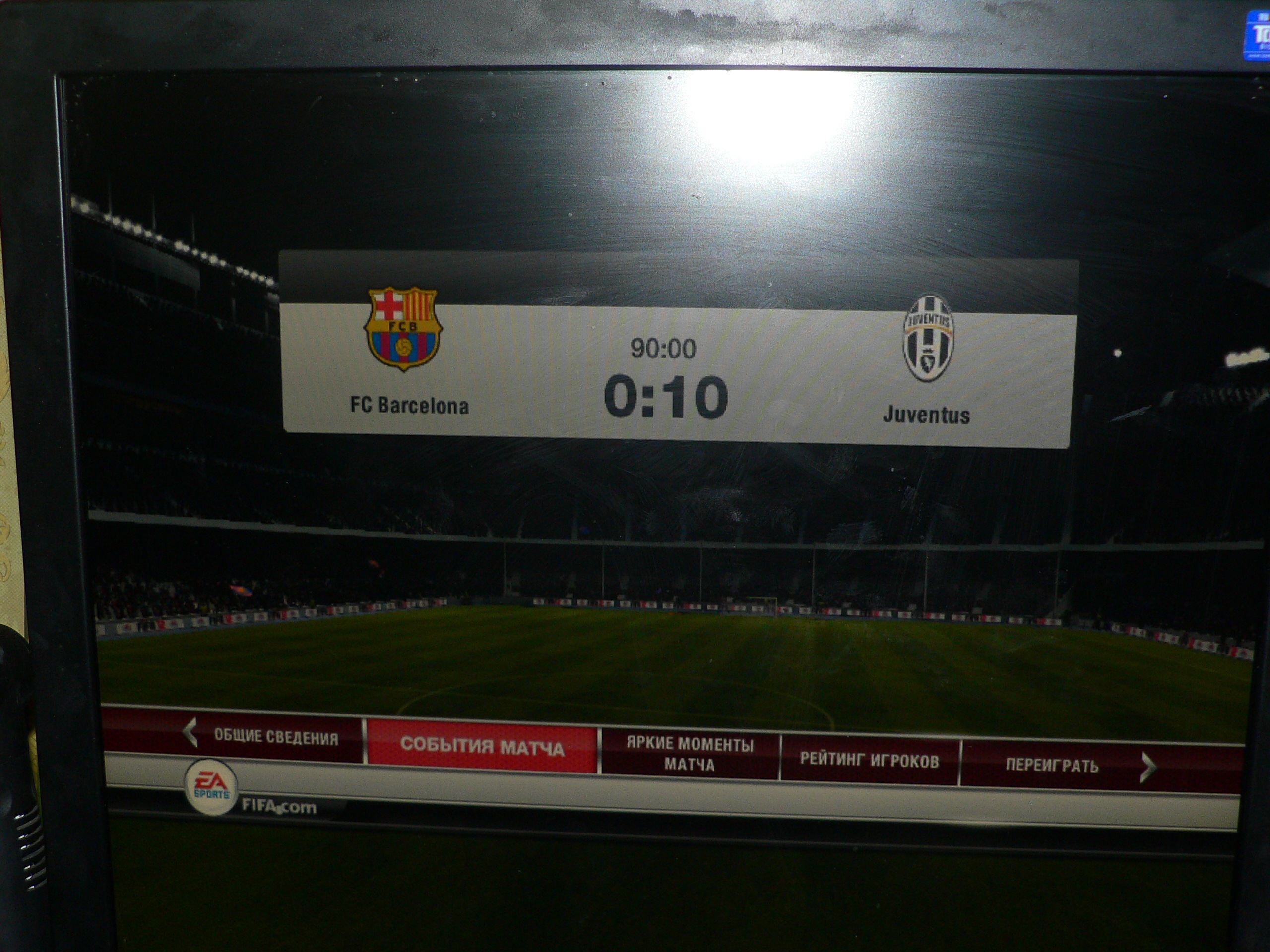Switch to Рейтинг игроков tab
The height and width of the screenshot is (952, 1270).
pyautogui.click(x=869, y=761)
